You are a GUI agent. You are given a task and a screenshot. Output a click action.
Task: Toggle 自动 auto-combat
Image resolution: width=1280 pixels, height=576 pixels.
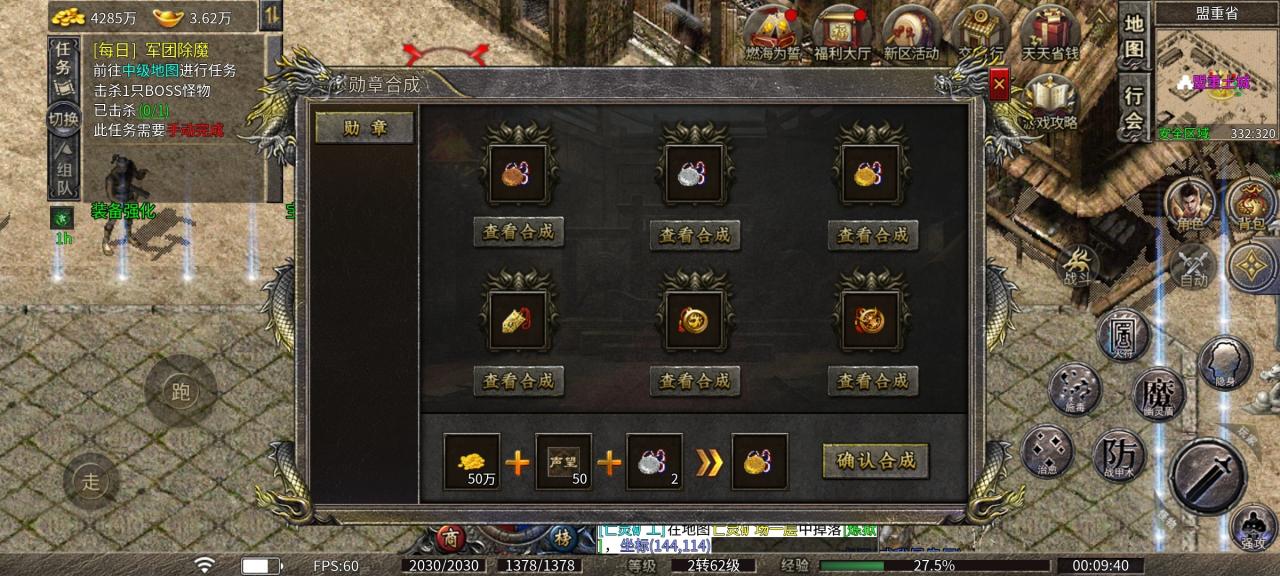pos(1192,268)
